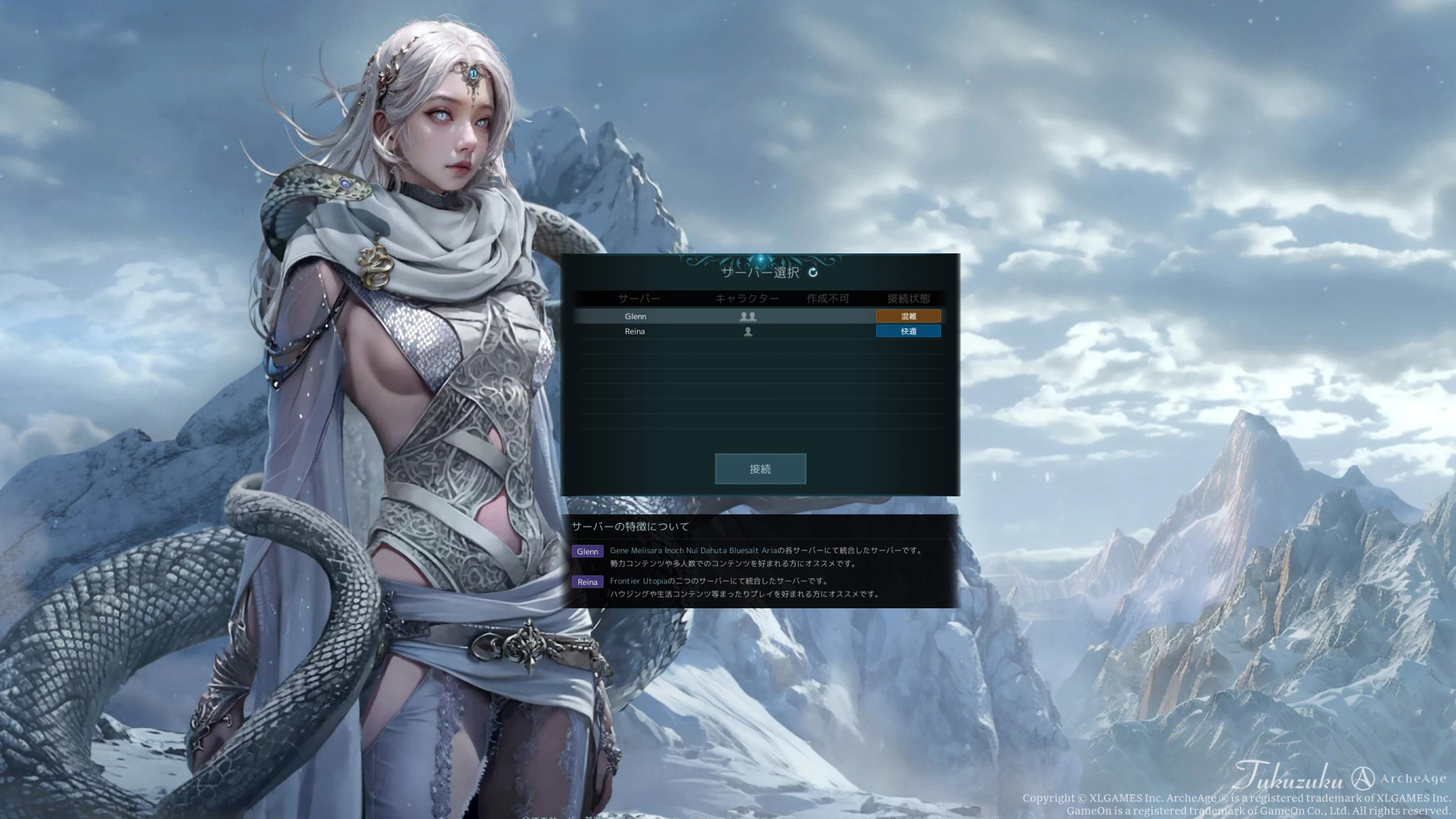Click the サーバー column header
Image resolution: width=1456 pixels, height=819 pixels.
(640, 298)
